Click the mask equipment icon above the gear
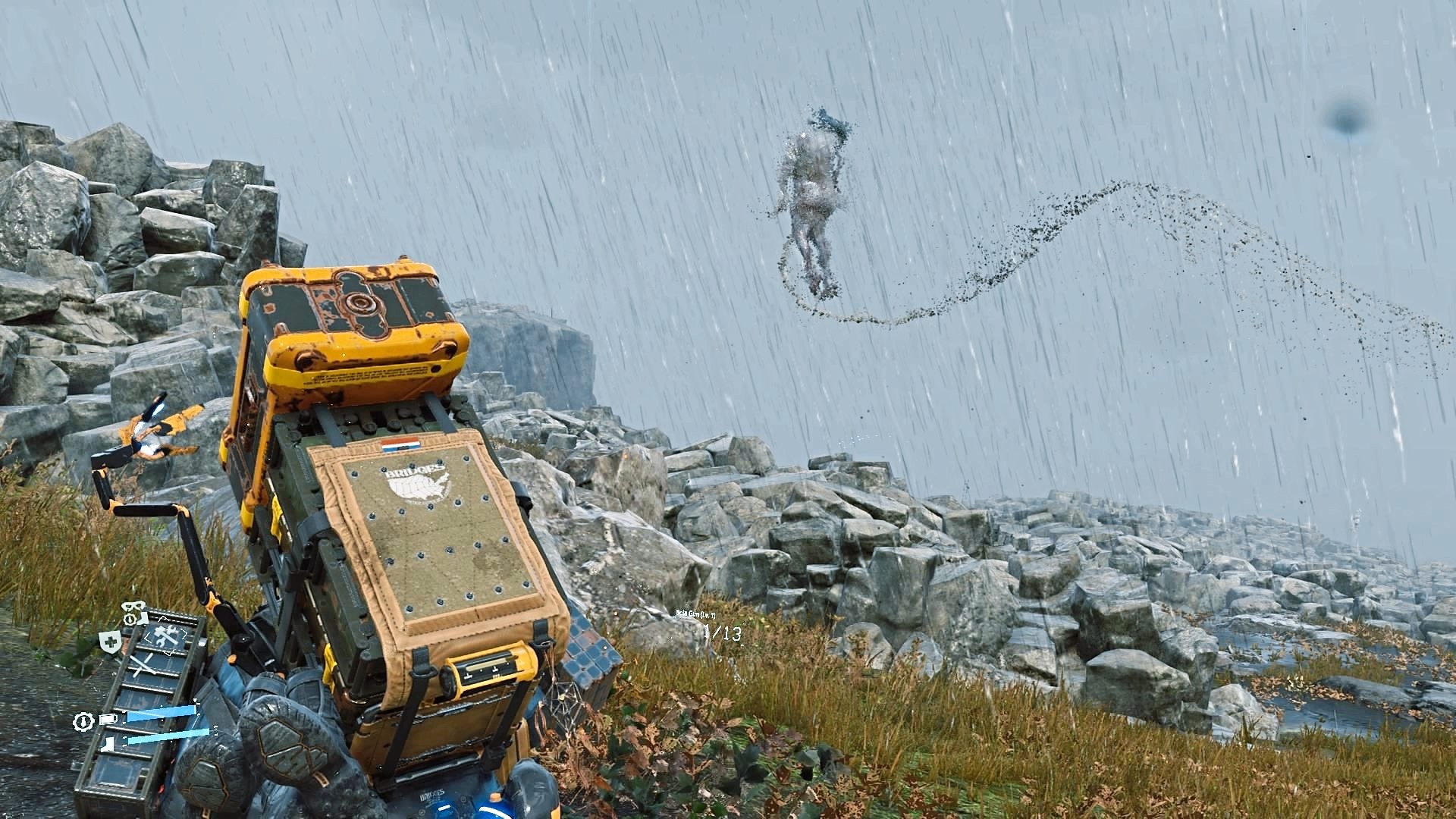Screen dimensions: 1456x819 pyautogui.click(x=132, y=606)
